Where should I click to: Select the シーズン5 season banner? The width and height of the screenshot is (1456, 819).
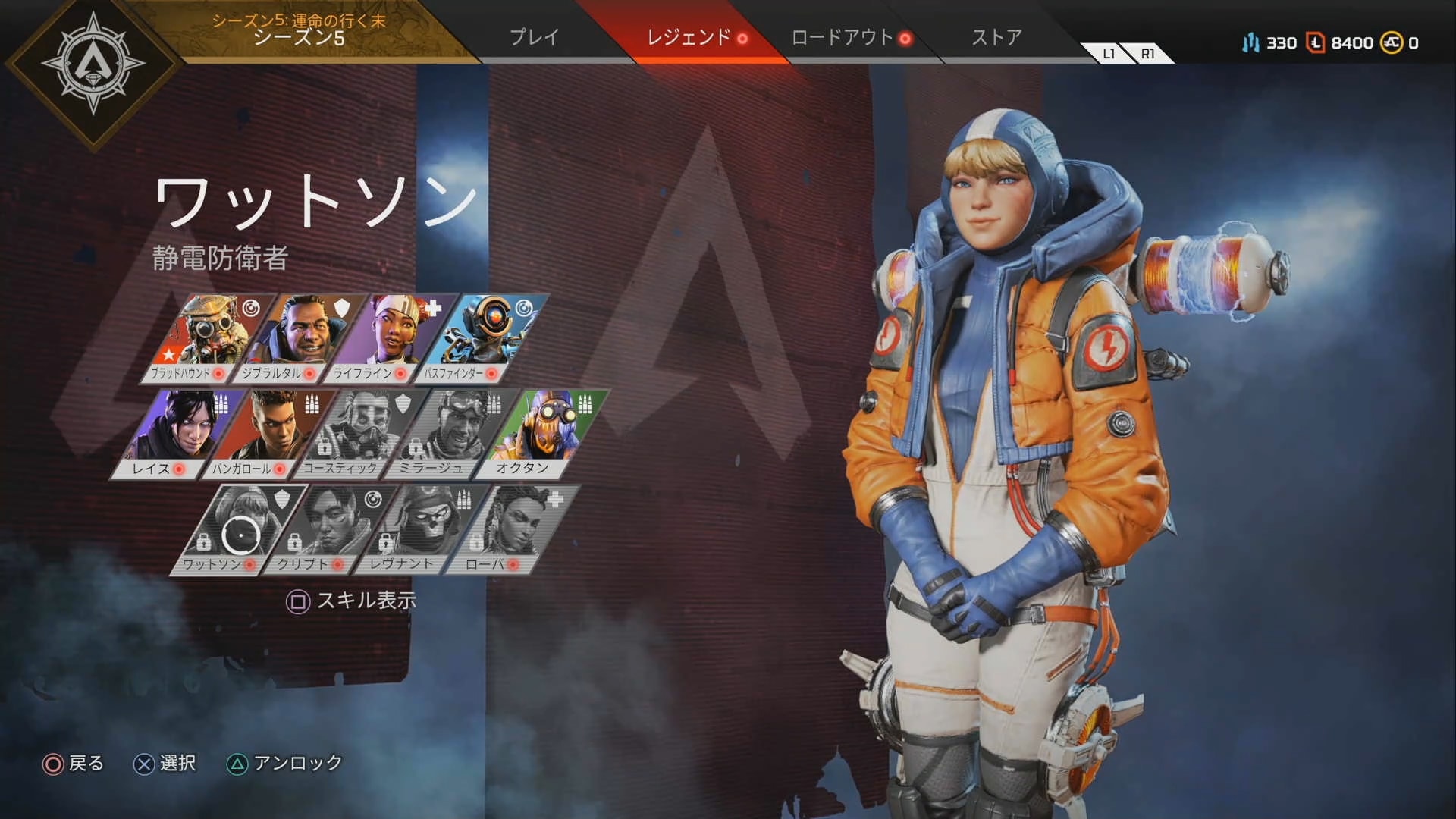(x=299, y=30)
